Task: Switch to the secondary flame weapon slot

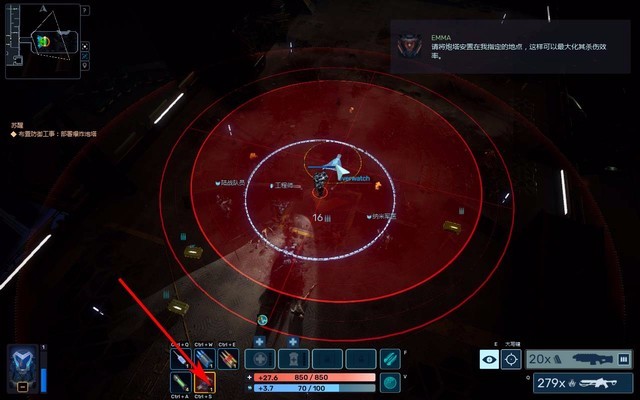Action: pyautogui.click(x=579, y=382)
